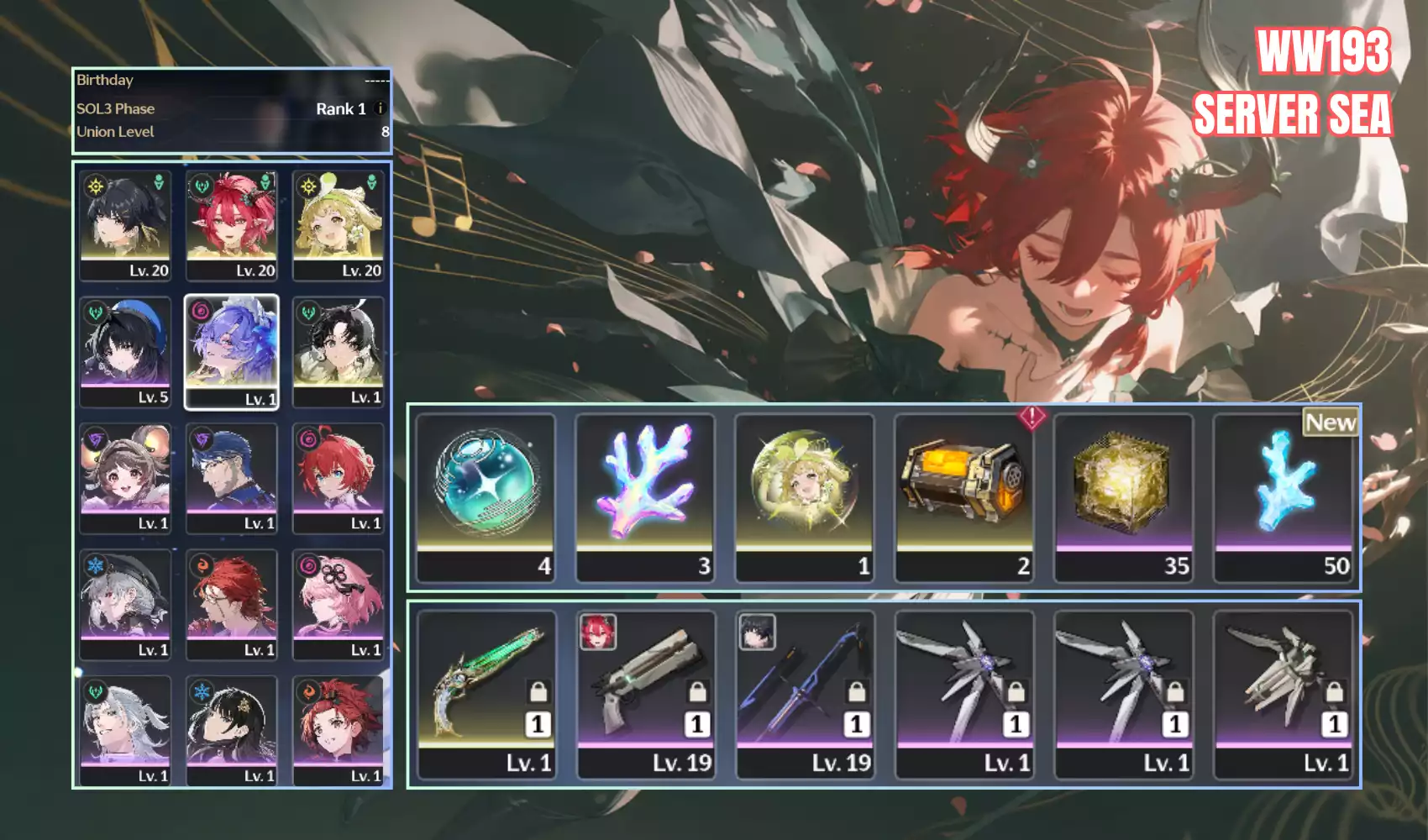Viewport: 1428px width, 840px height.
Task: Select the green glowing pistol weapon
Action: [486, 694]
